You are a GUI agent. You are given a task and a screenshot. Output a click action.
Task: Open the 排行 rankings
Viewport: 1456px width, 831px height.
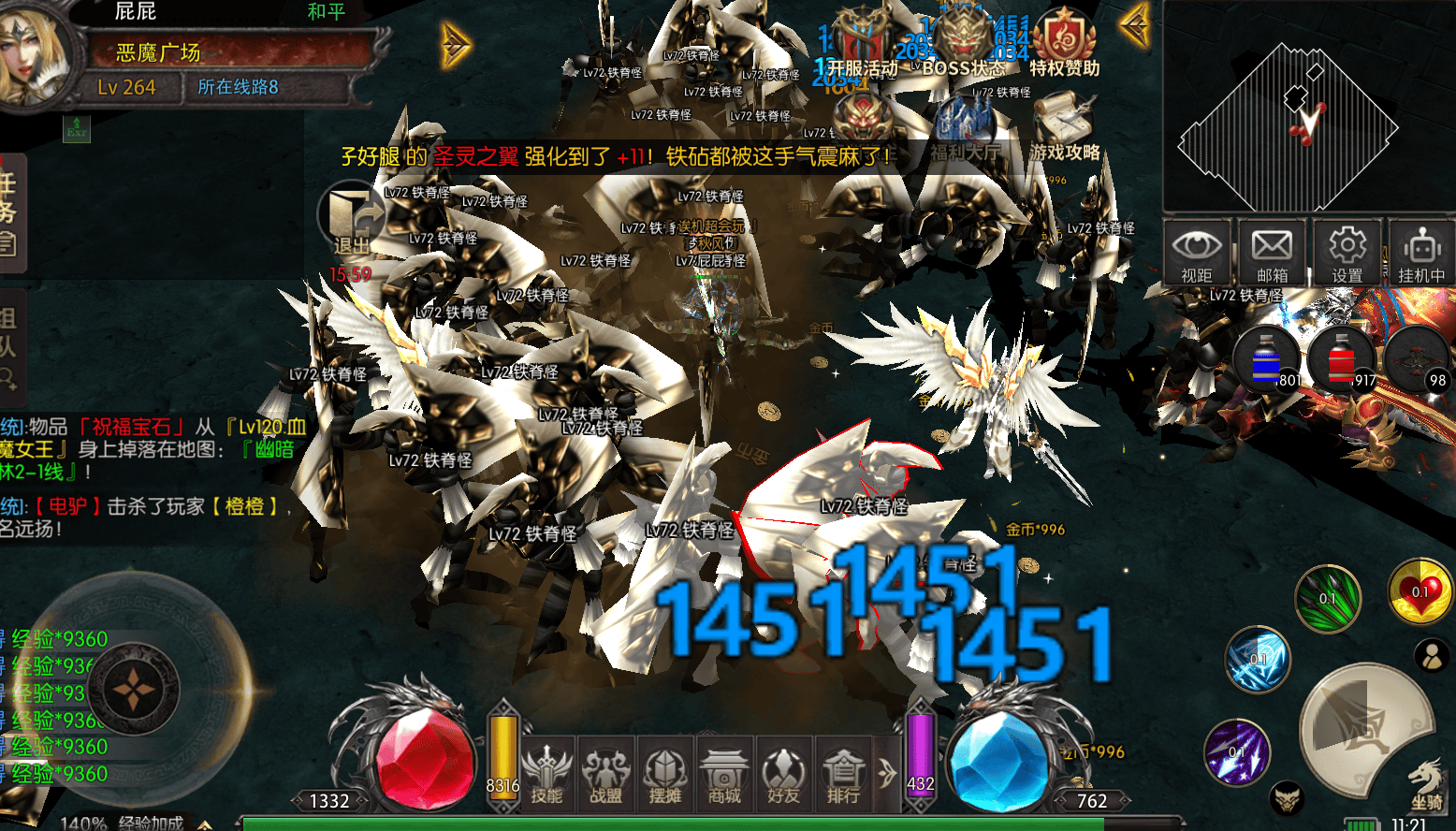843,775
